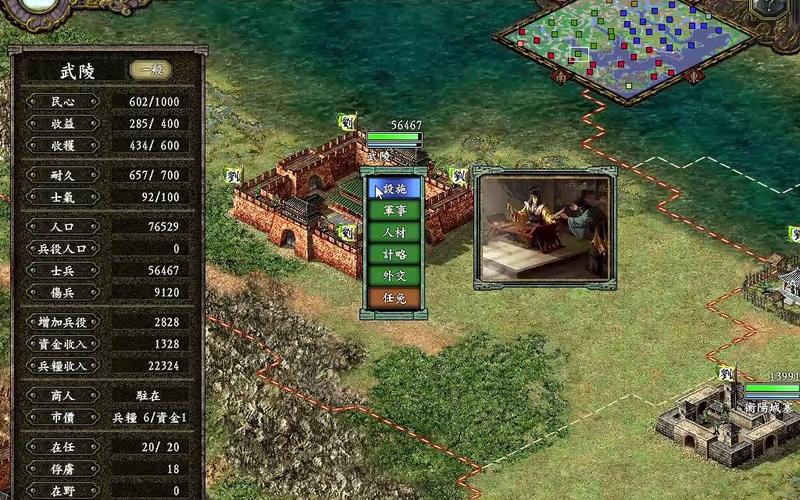Open the 計略 stratagem commands
This screenshot has width=800, height=500.
(394, 254)
